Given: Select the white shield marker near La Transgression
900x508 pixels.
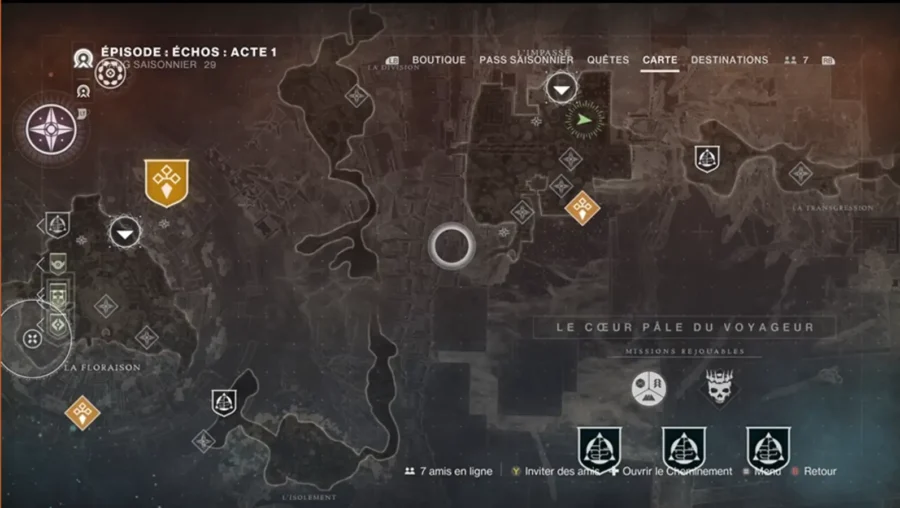Looking at the screenshot, I should pyautogui.click(x=708, y=158).
